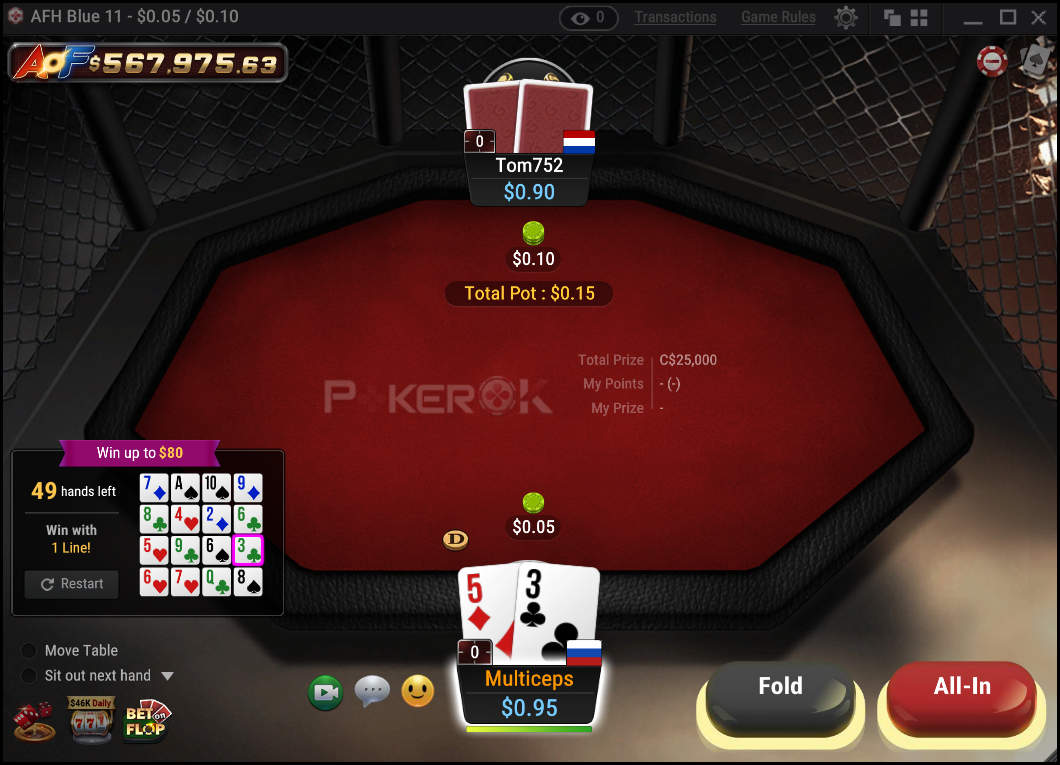Open the red dice mini-game icon
Screen dimensions: 1060x765
point(33,721)
